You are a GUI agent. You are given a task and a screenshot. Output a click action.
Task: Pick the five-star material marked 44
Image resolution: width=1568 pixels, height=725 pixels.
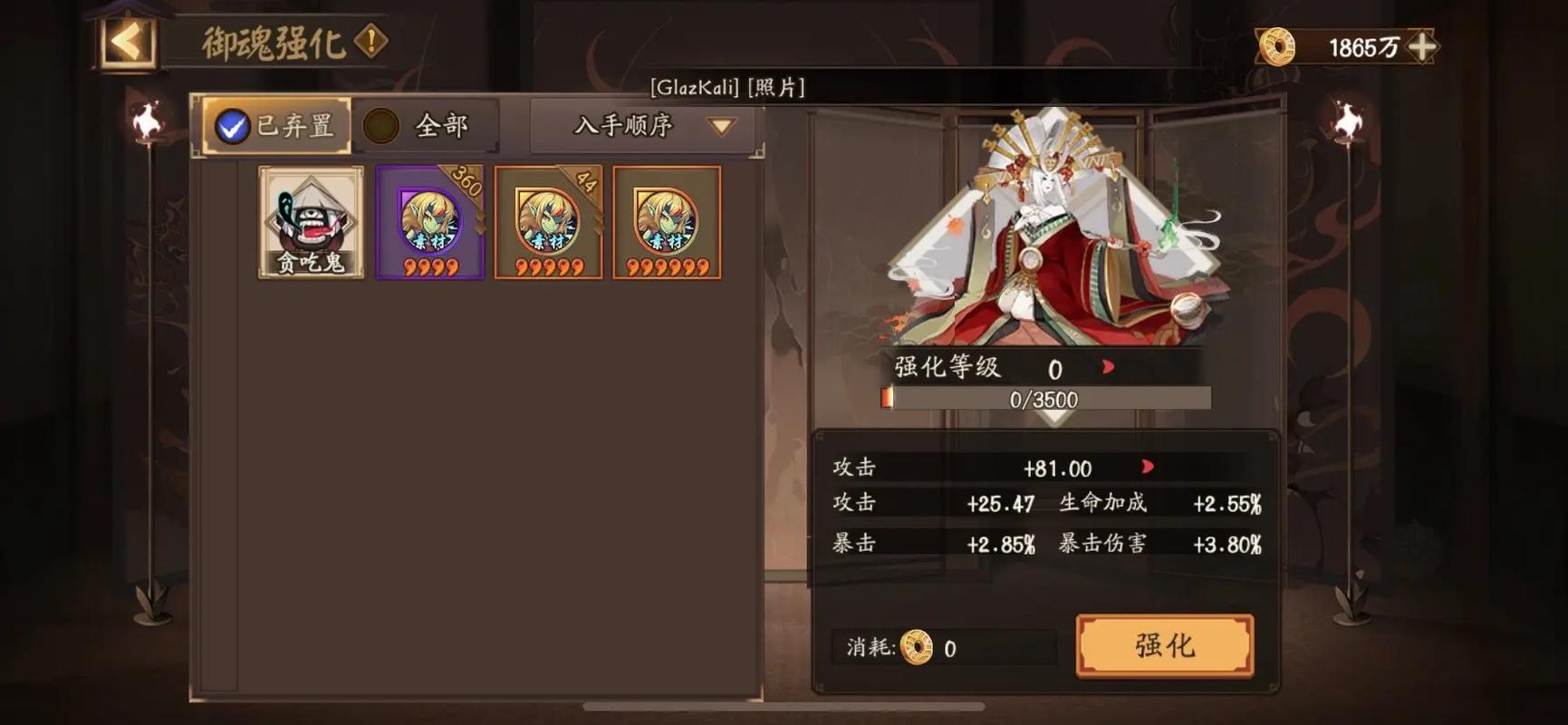(548, 222)
